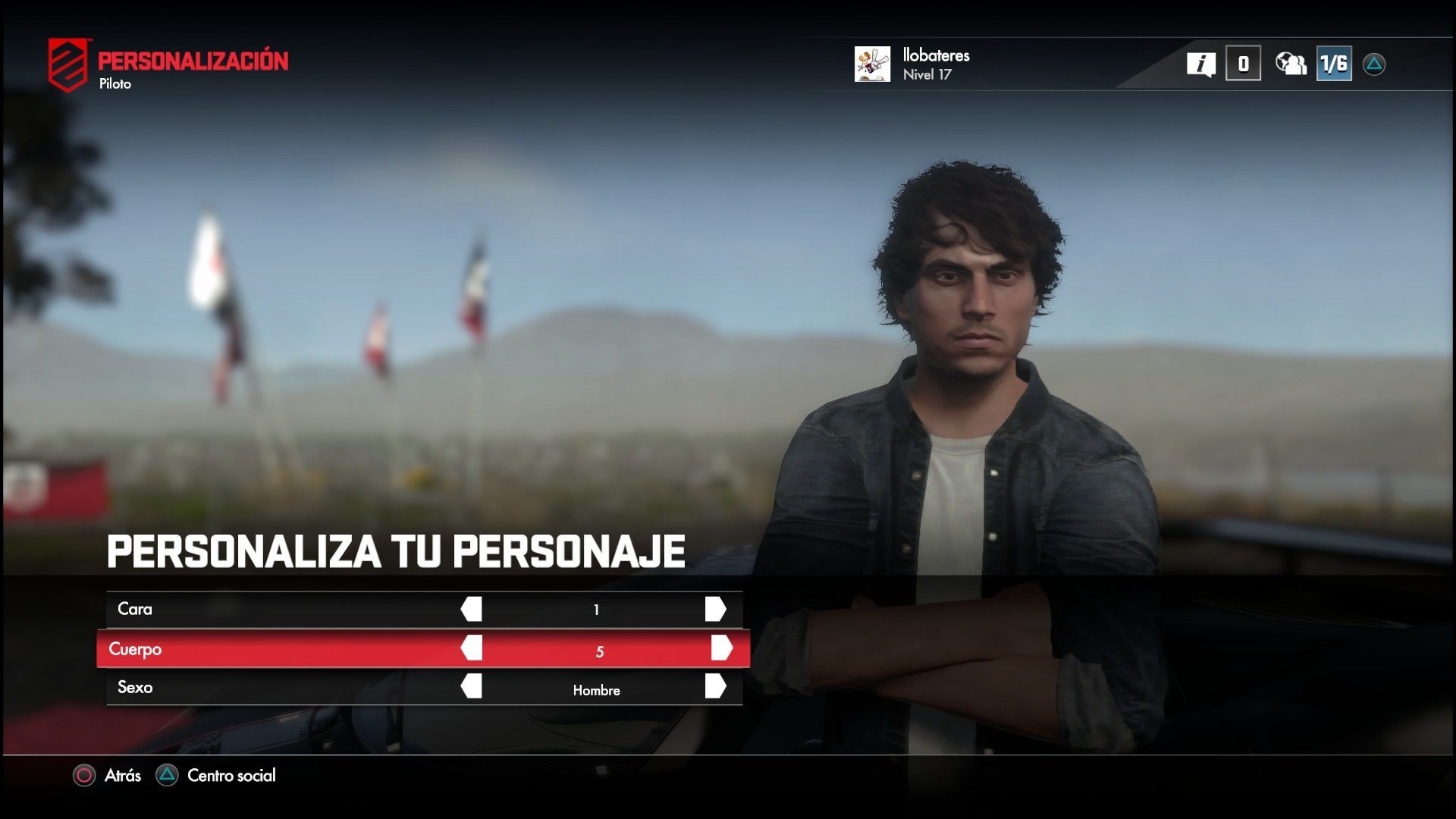This screenshot has height=819, width=1456.
Task: Click the left arrow on Cuerpo
Action: click(472, 648)
